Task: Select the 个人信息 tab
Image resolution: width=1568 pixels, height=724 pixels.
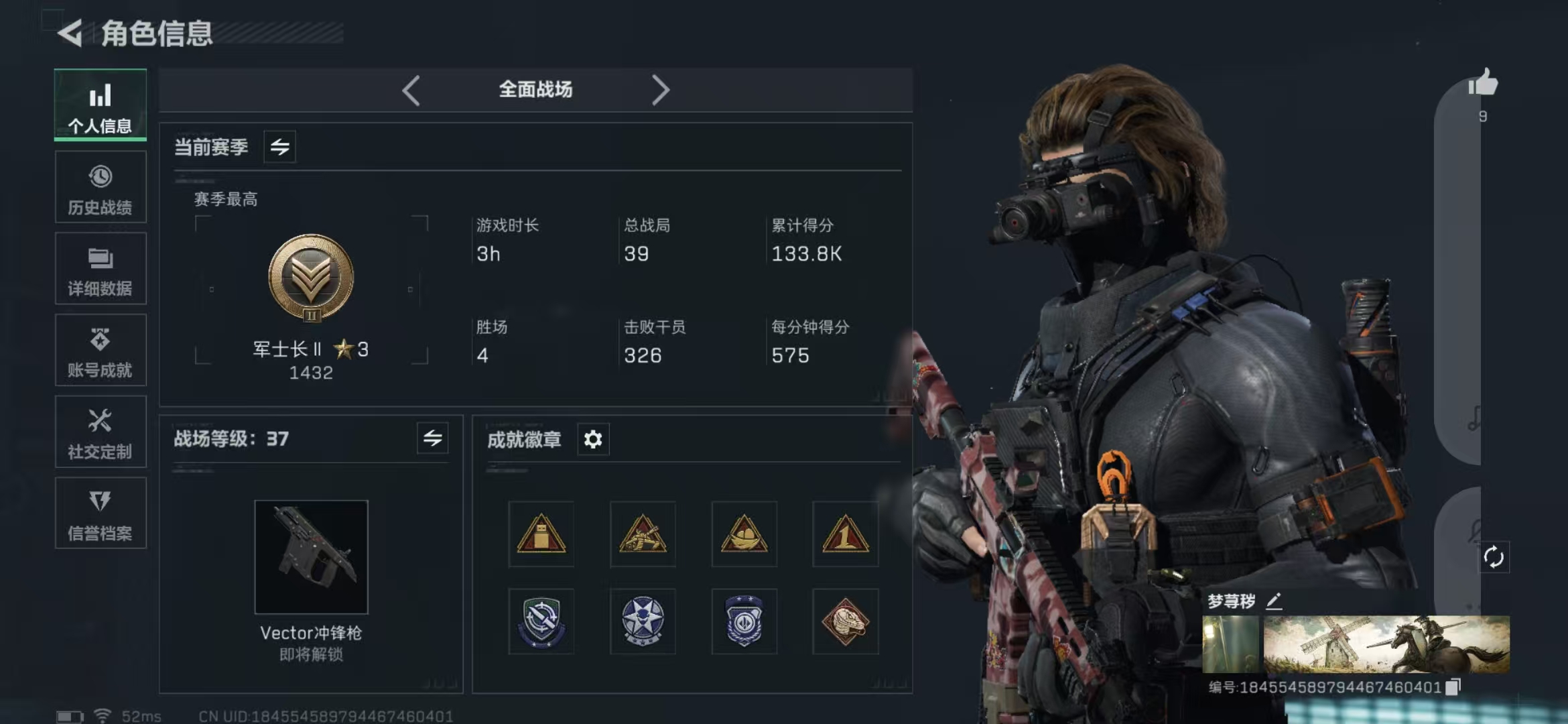Action: pos(101,105)
